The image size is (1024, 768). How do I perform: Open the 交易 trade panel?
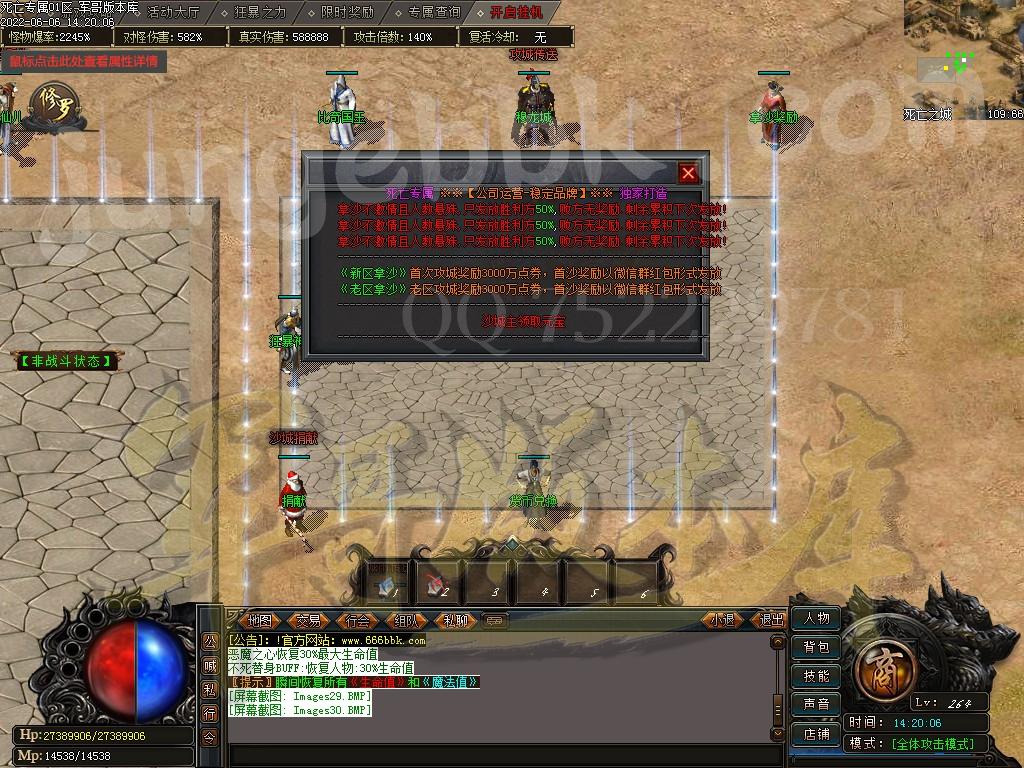tap(308, 620)
